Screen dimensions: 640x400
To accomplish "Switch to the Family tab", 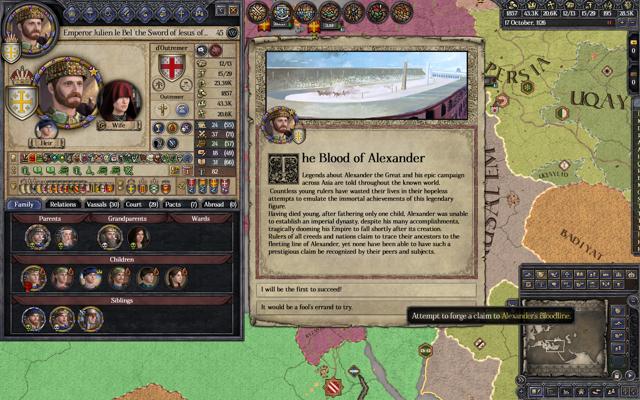I will click(x=23, y=204).
